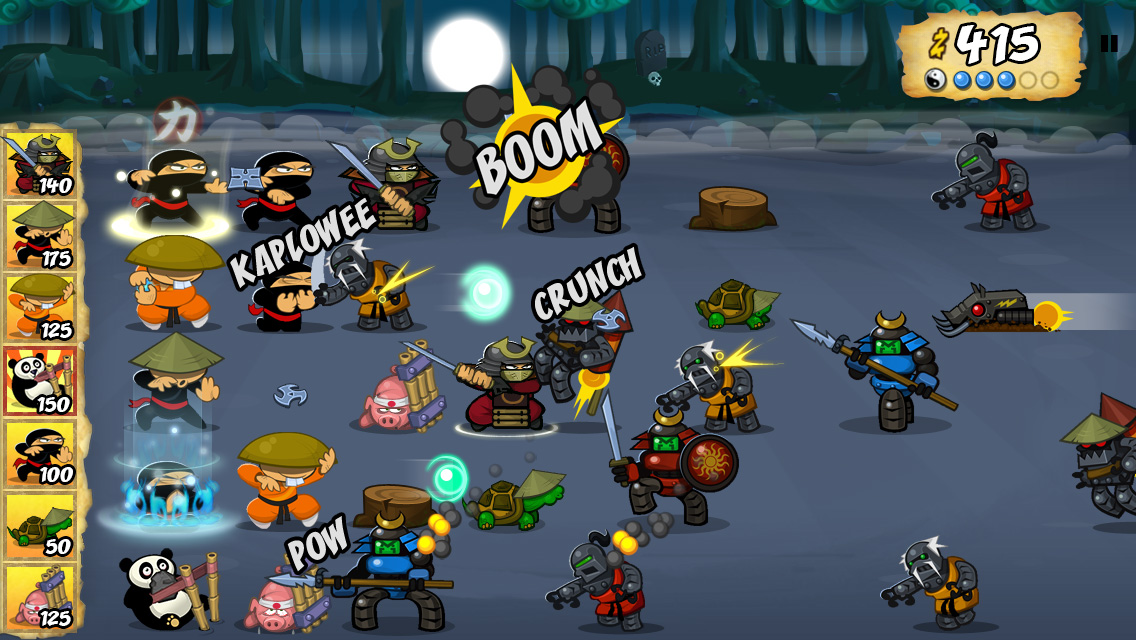Screen dimensions: 1136x640
Task: Pause the game
Action: (x=1108, y=43)
